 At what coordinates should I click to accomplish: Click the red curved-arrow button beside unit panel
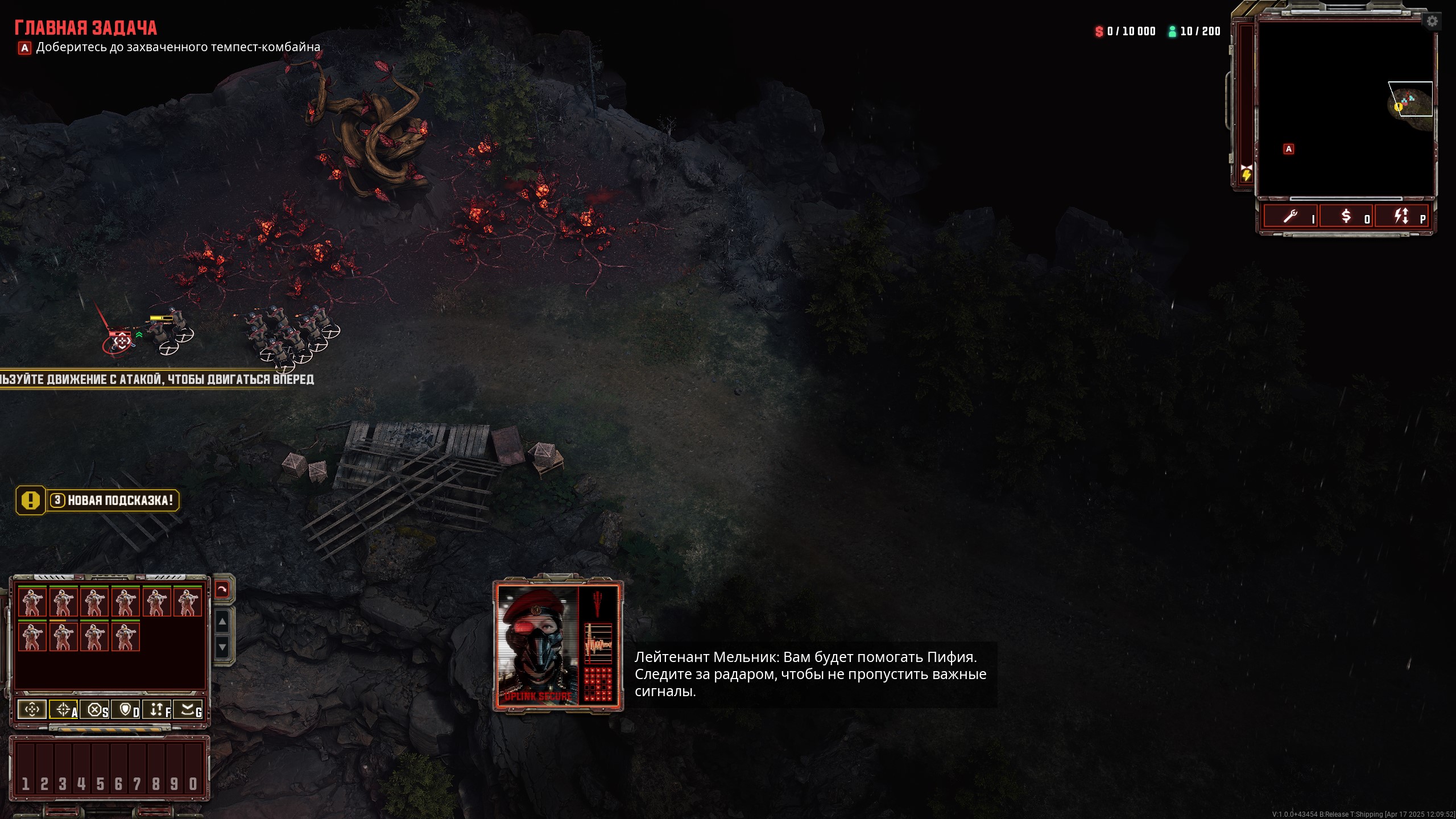[222, 590]
